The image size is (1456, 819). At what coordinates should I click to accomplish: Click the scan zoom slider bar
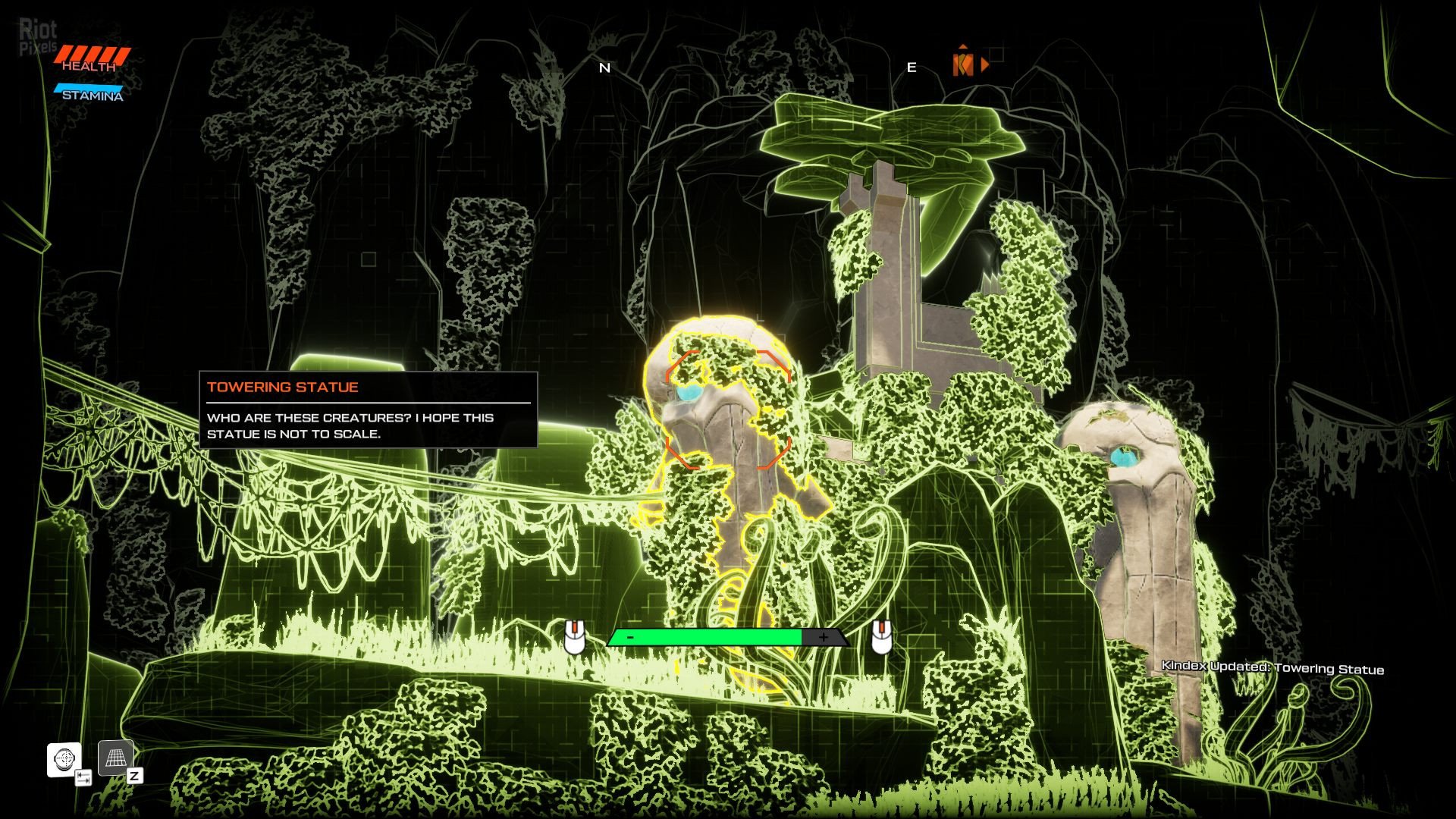726,638
